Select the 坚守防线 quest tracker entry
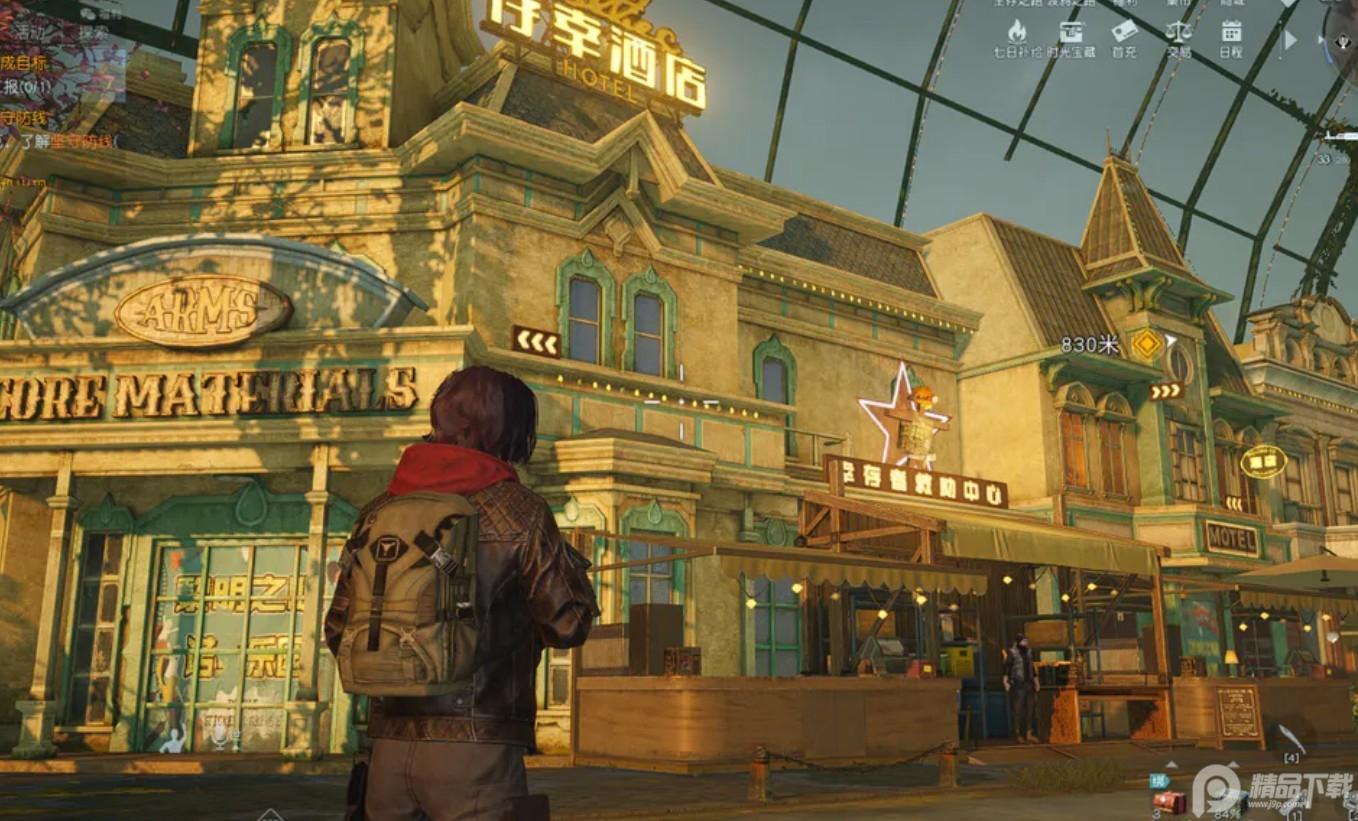The width and height of the screenshot is (1358, 821). [x=26, y=118]
